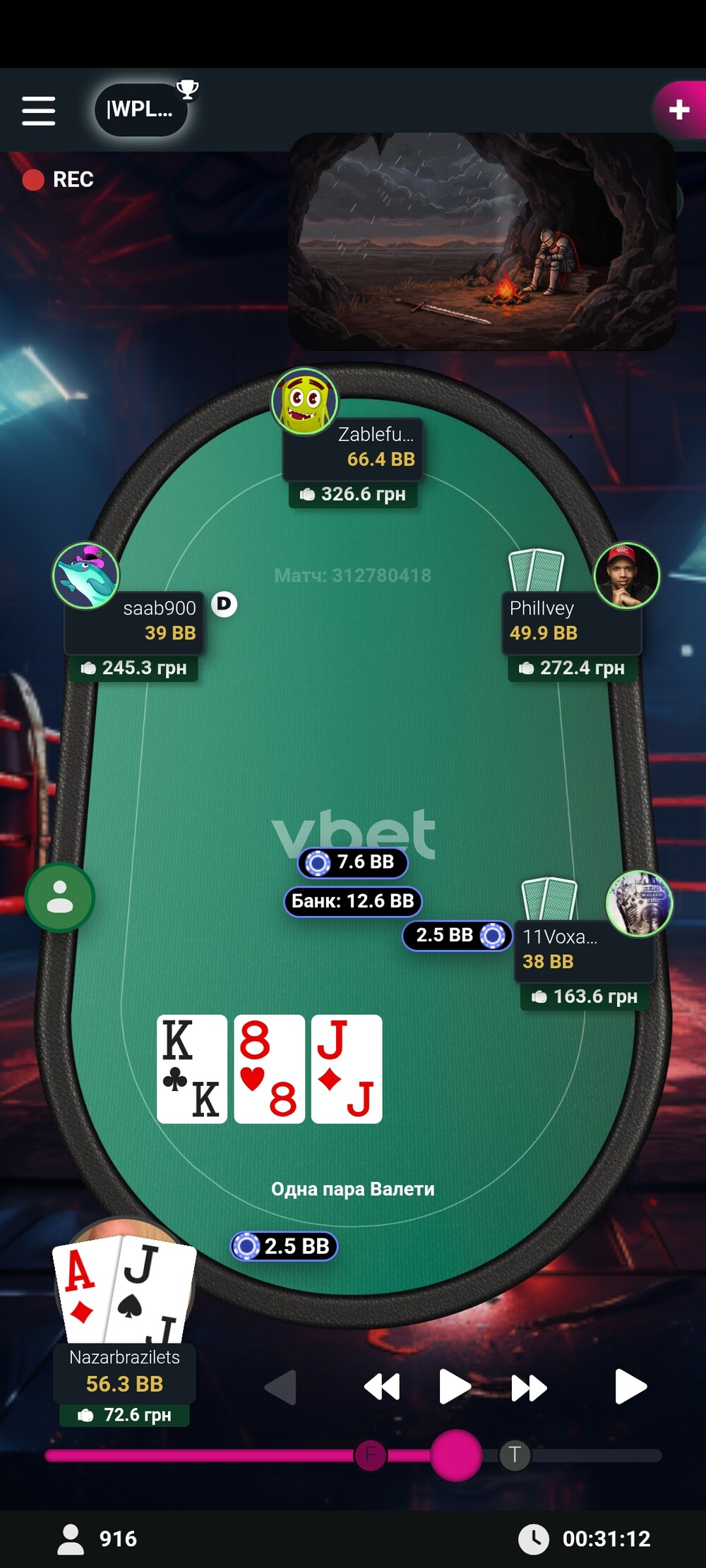
Task: Open the WPL tournament pill
Action: [141, 109]
